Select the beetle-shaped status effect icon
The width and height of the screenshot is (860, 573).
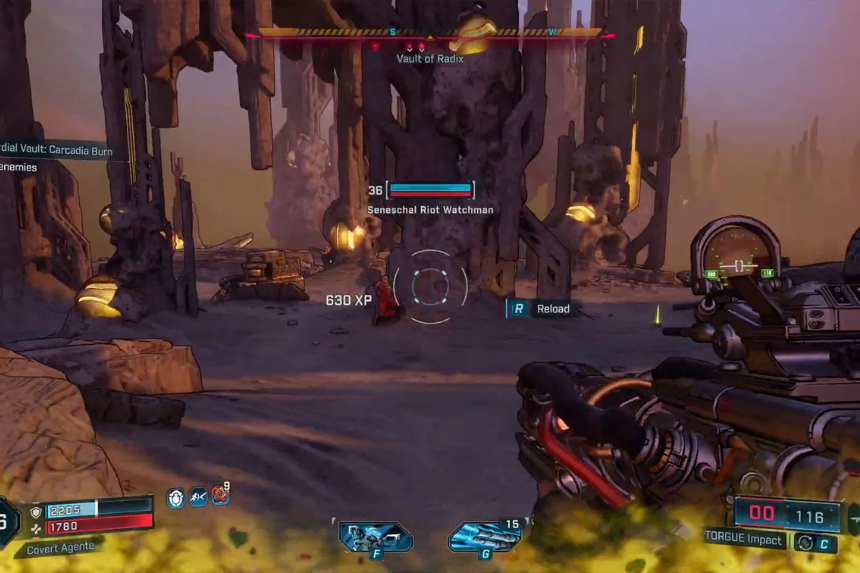176,497
